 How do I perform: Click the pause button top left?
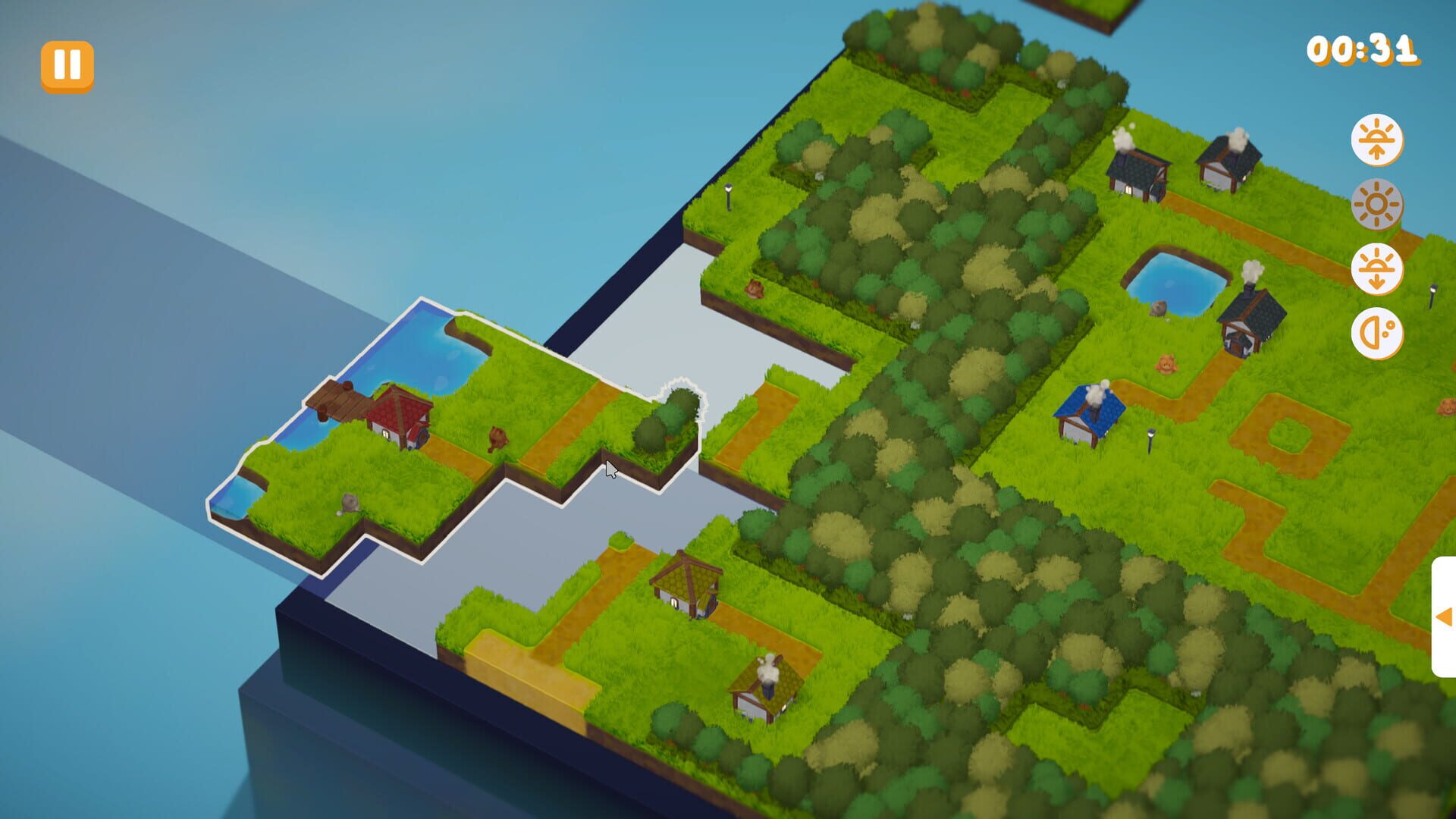click(68, 64)
